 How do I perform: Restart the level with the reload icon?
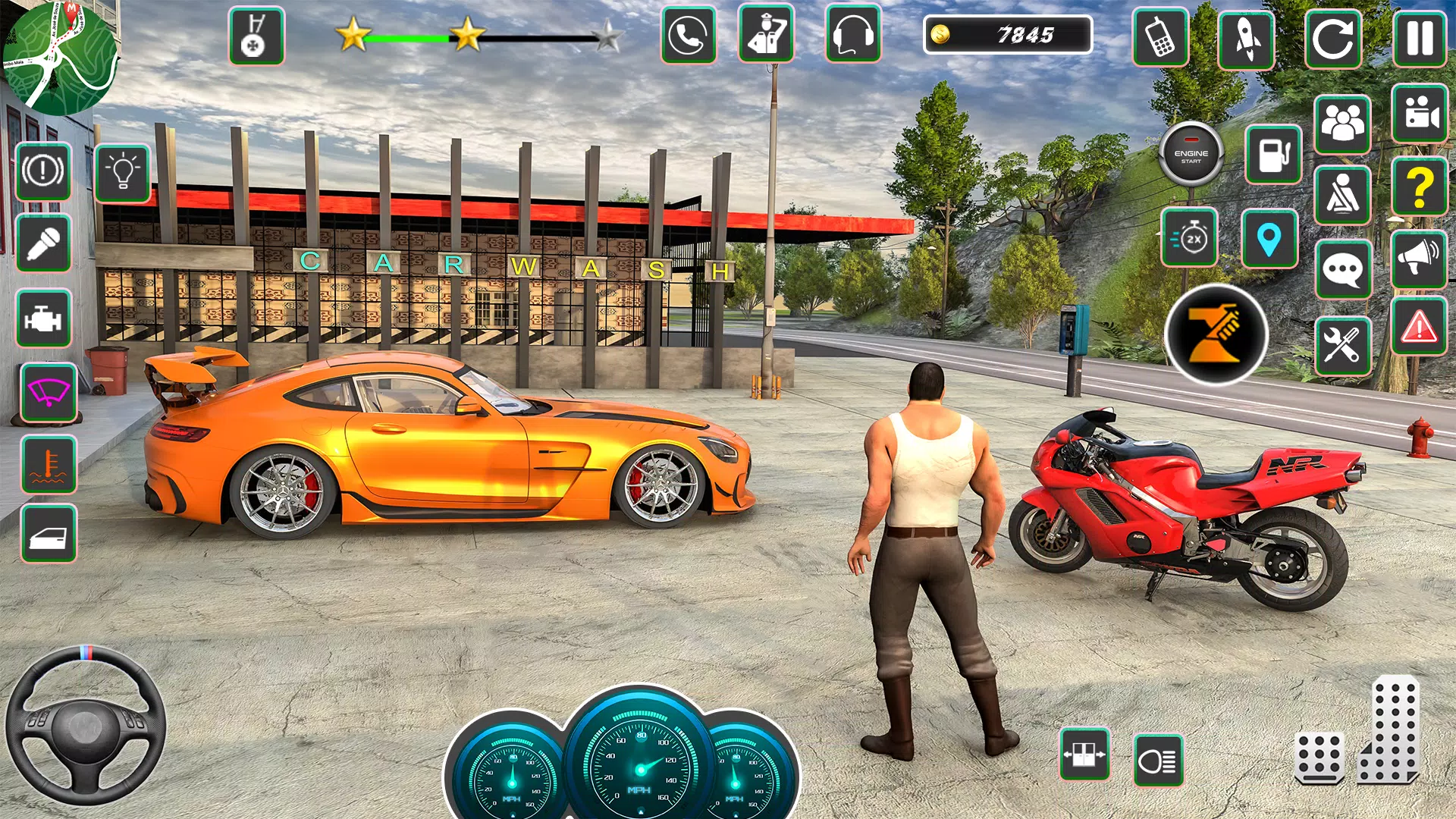coord(1335,35)
